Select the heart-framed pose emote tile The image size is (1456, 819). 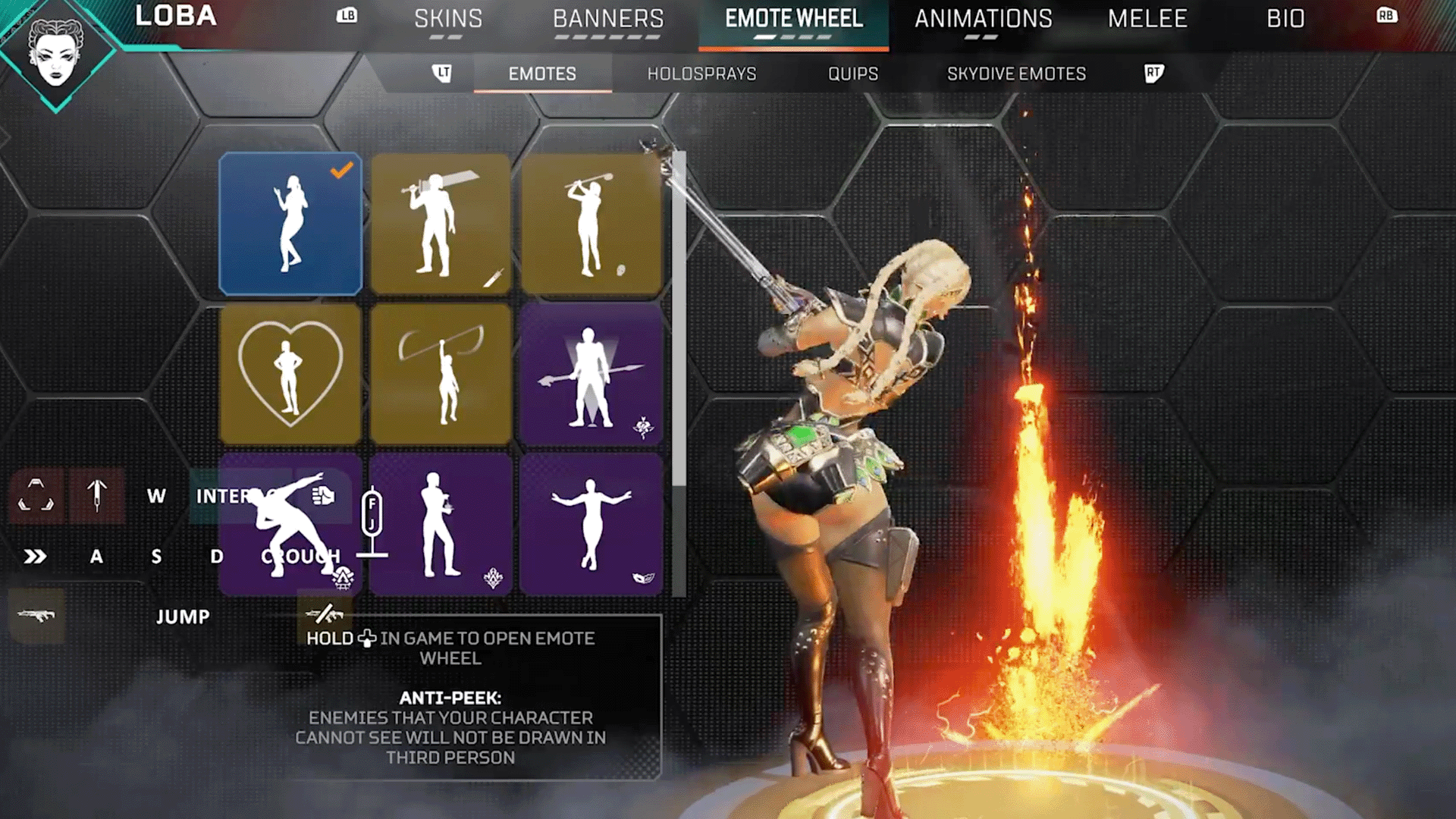click(290, 374)
